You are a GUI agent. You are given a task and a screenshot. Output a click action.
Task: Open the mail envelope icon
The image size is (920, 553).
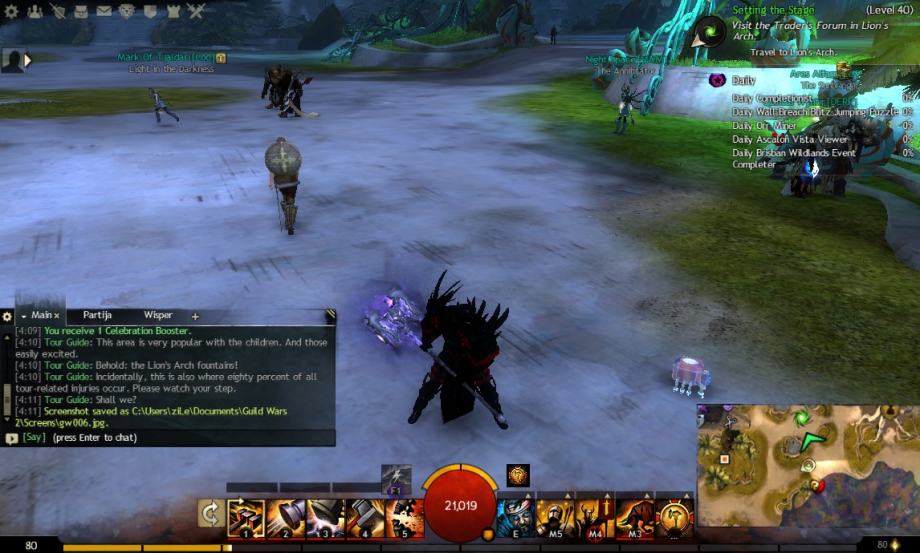click(x=104, y=11)
